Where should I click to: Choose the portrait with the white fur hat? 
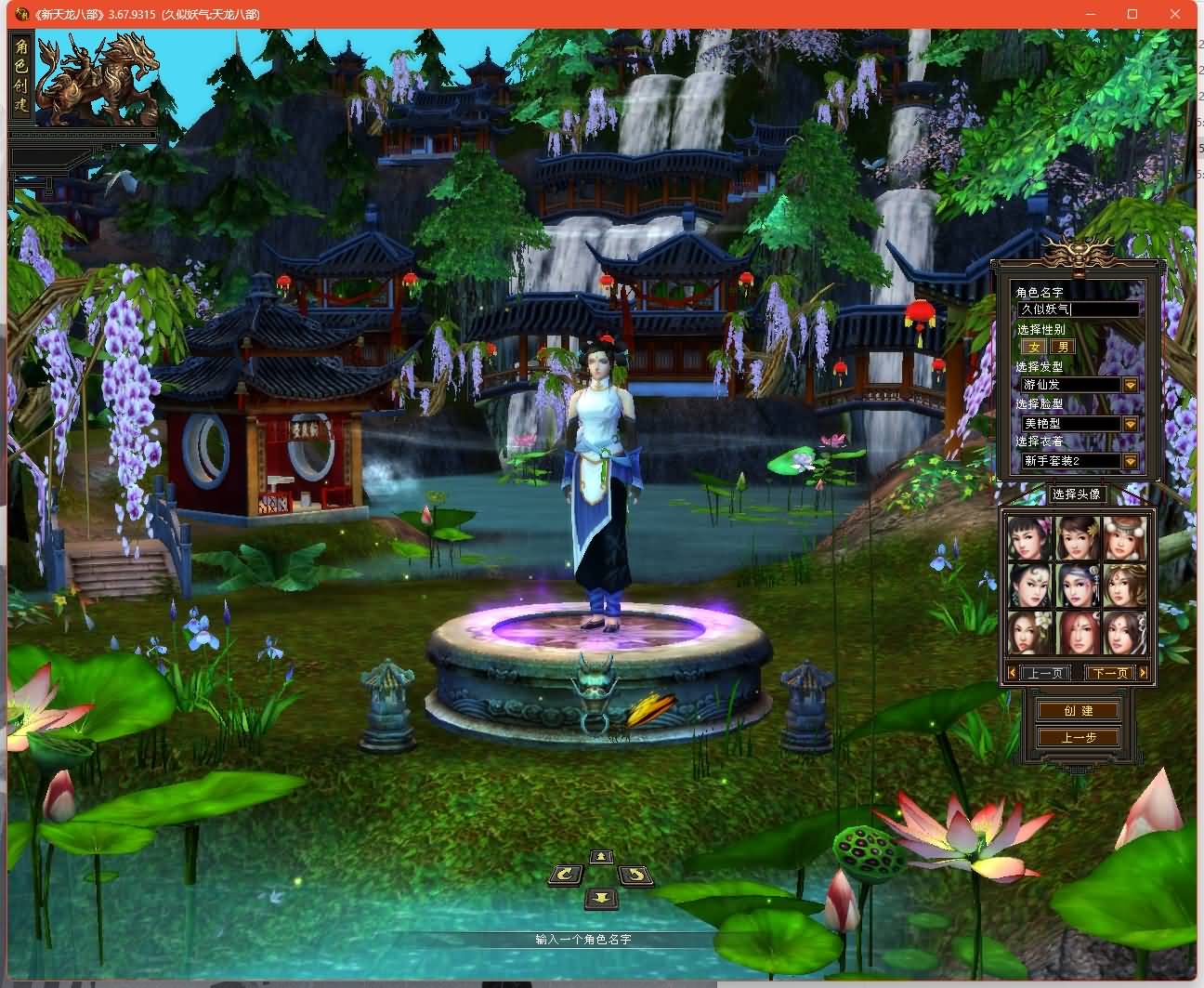1124,539
